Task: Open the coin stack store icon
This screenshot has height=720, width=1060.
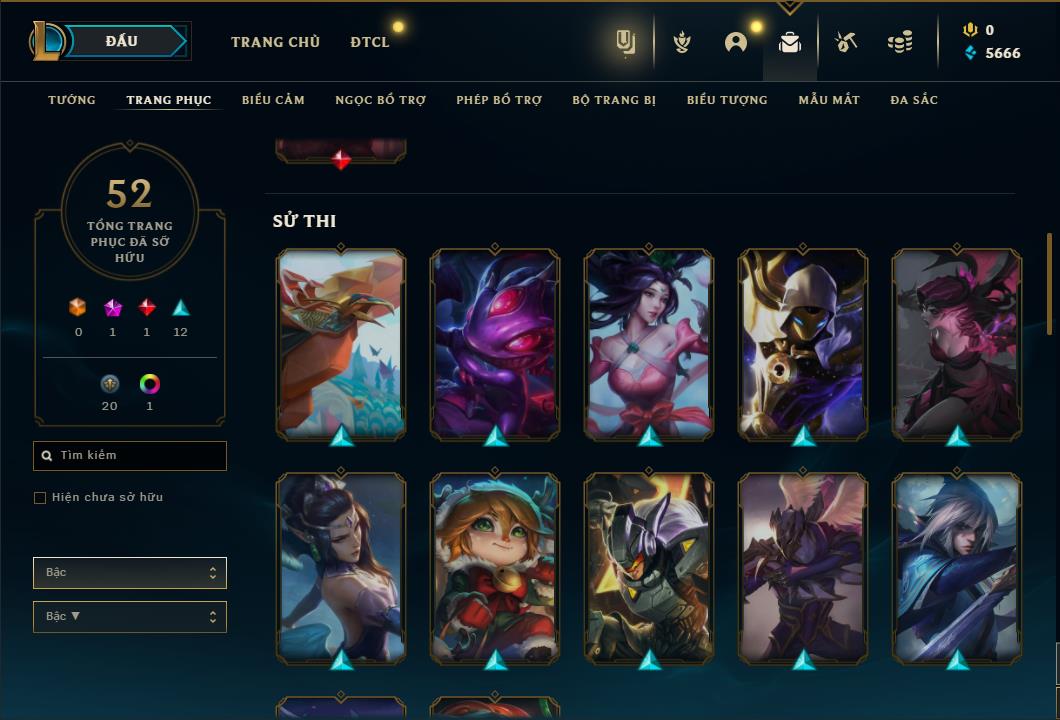Action: pos(900,42)
